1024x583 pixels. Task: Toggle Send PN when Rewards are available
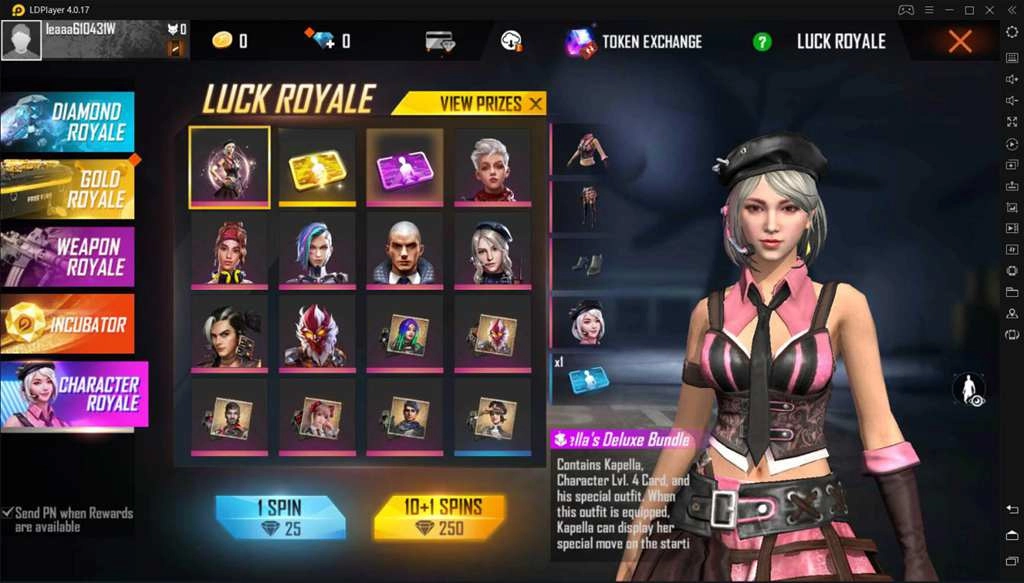(x=8, y=513)
